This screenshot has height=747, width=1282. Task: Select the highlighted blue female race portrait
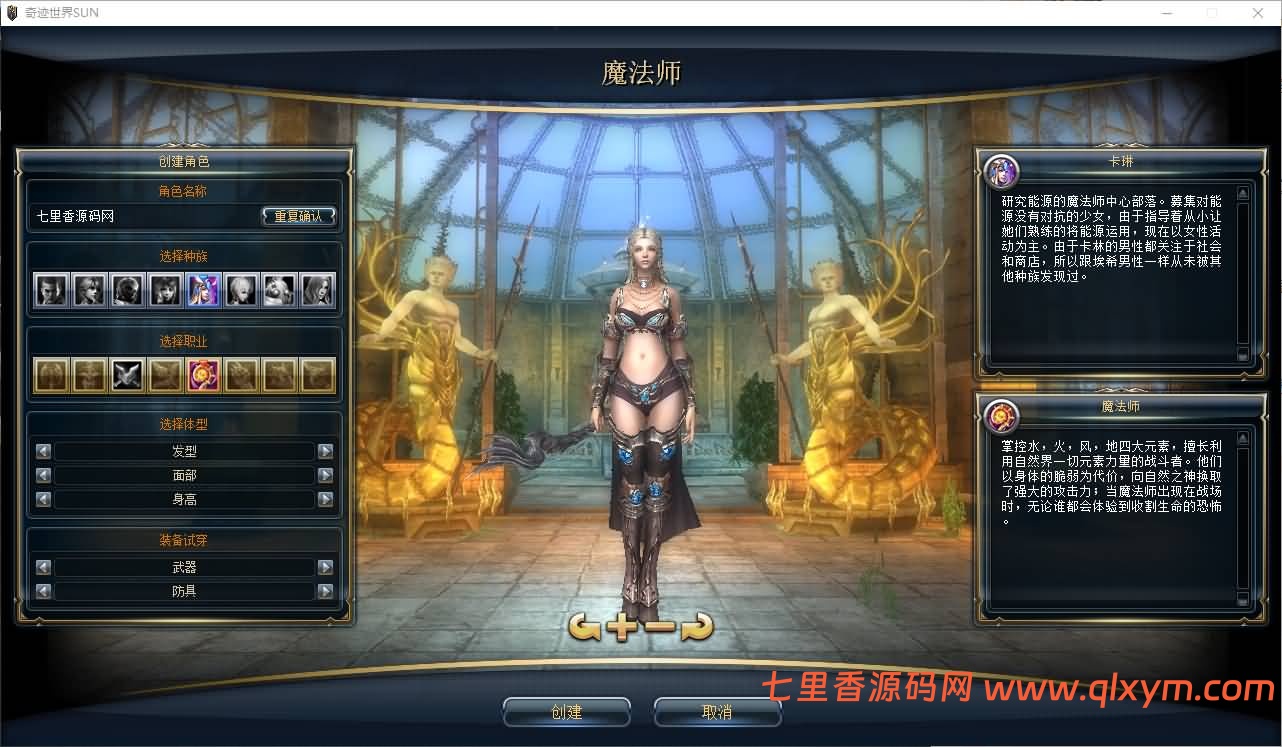pos(203,291)
